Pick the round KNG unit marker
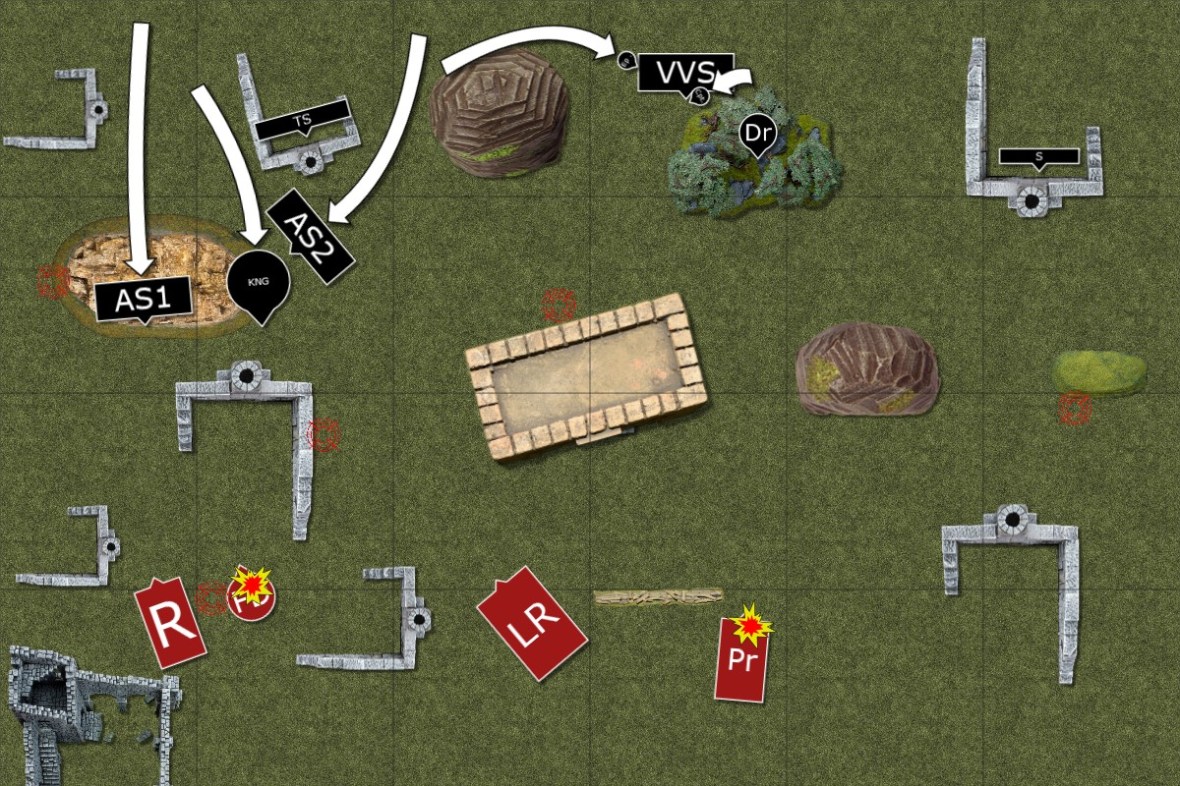The image size is (1180, 786). [259, 282]
